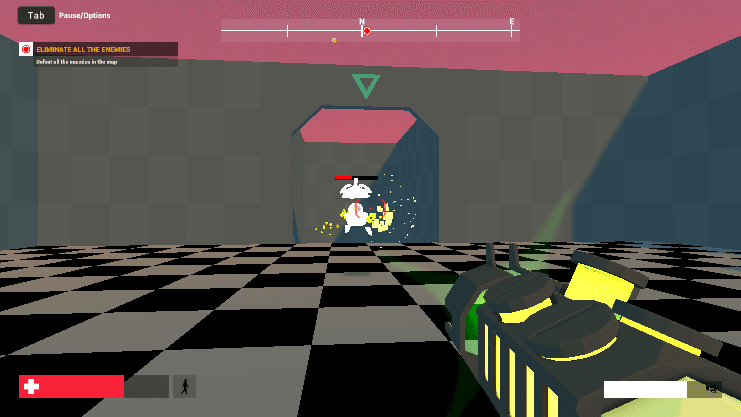Select the red enemy marker on the compass
The image size is (741, 417).
coord(367,31)
